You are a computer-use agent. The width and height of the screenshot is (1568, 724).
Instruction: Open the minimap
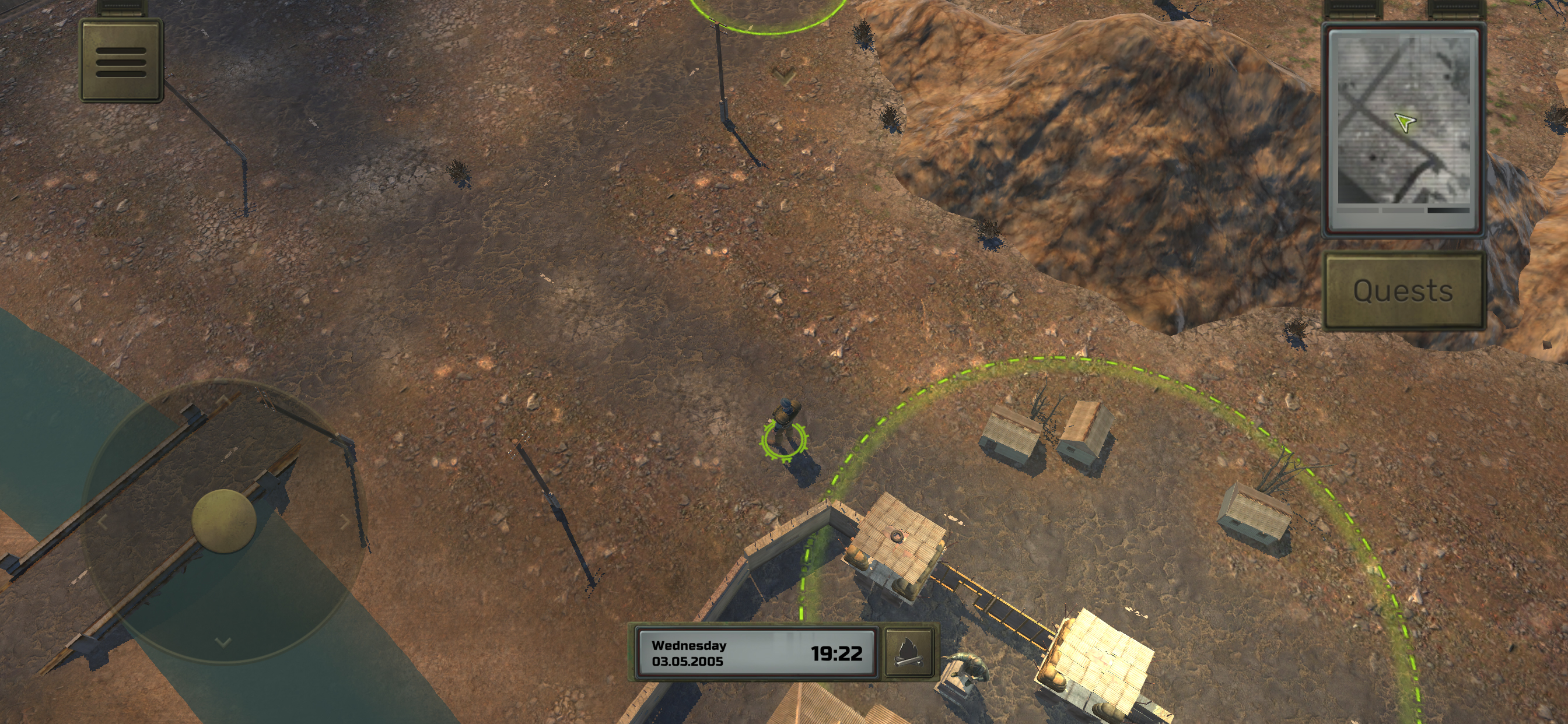tap(1403, 128)
